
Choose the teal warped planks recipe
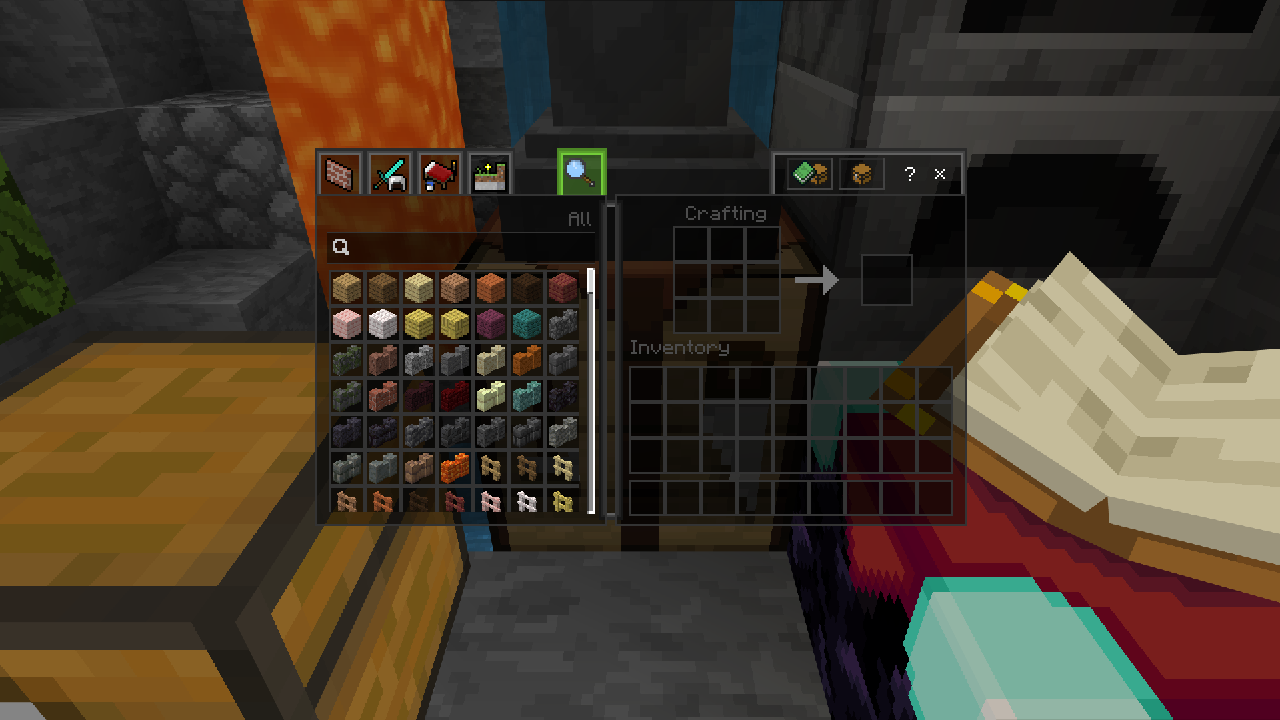526,324
